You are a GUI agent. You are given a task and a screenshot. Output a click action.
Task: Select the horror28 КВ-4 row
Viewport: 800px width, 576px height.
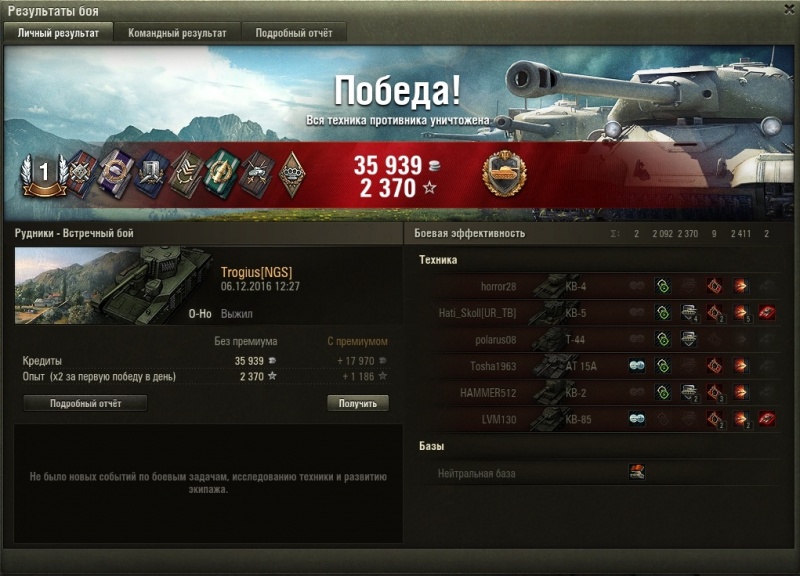click(598, 286)
